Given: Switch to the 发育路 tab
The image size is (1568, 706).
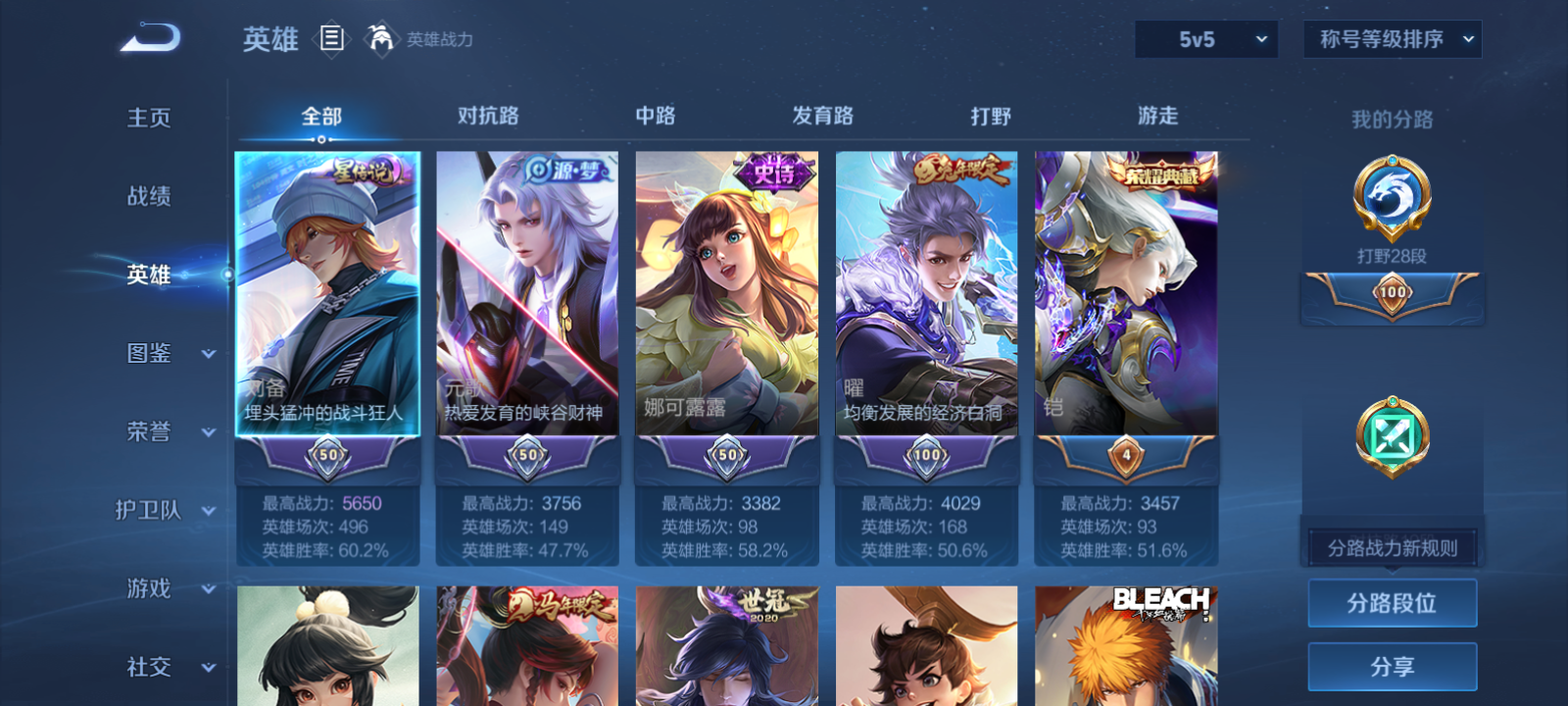Looking at the screenshot, I should point(823,116).
